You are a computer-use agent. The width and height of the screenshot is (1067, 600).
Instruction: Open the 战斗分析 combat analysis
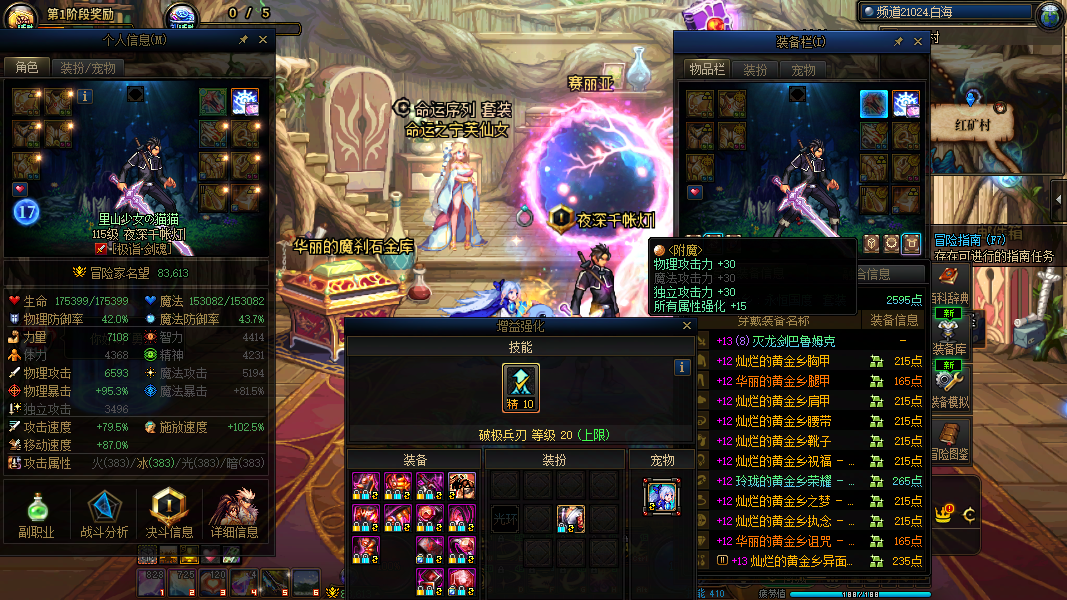[104, 515]
